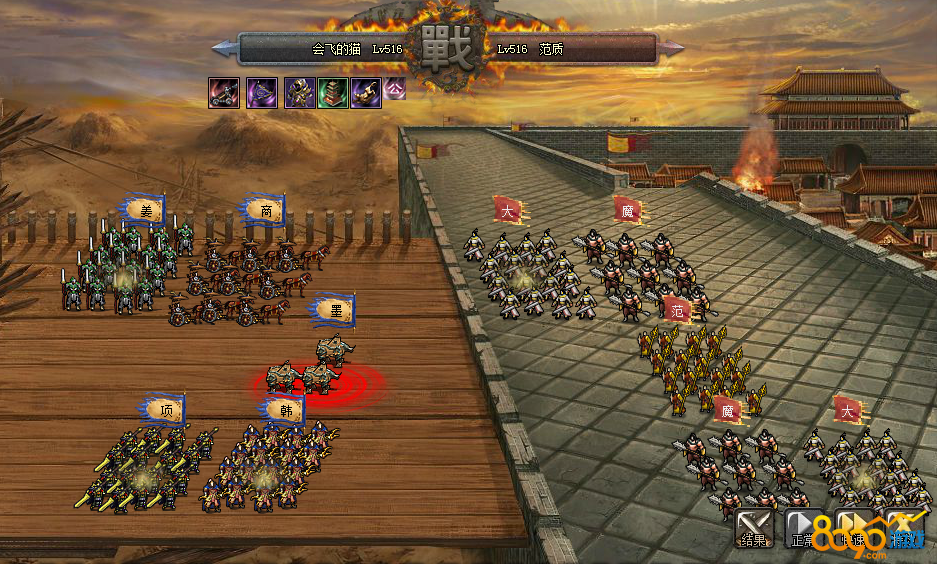
Task: Choose the green pagoda icon
Action: pyautogui.click(x=333, y=93)
